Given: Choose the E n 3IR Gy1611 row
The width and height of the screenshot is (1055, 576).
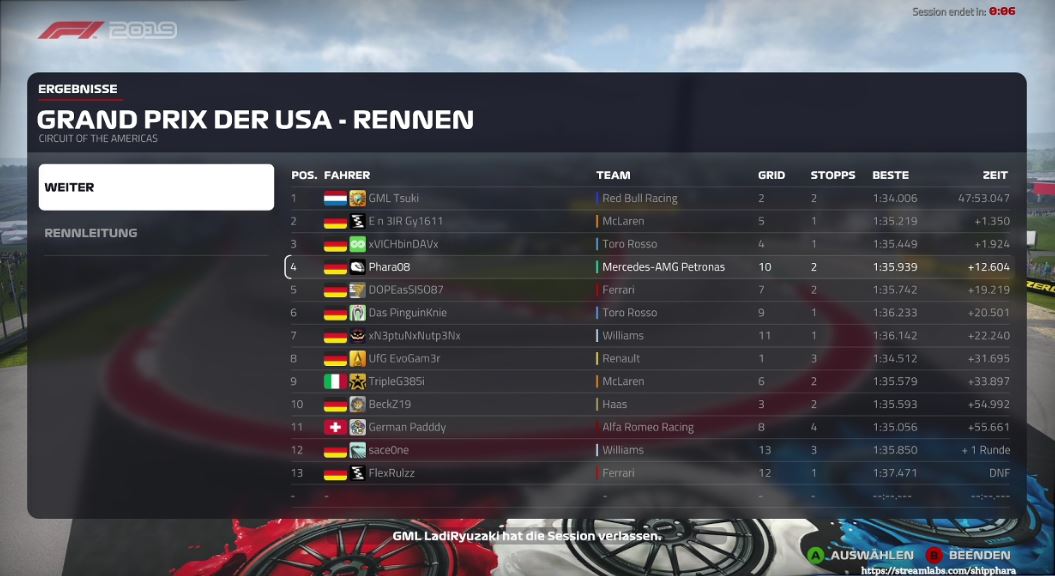Looking at the screenshot, I should (650, 221).
